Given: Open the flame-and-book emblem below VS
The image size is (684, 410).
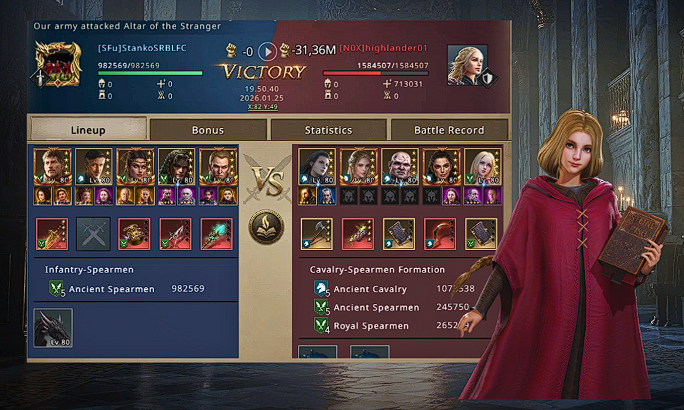Looking at the screenshot, I should click(265, 226).
